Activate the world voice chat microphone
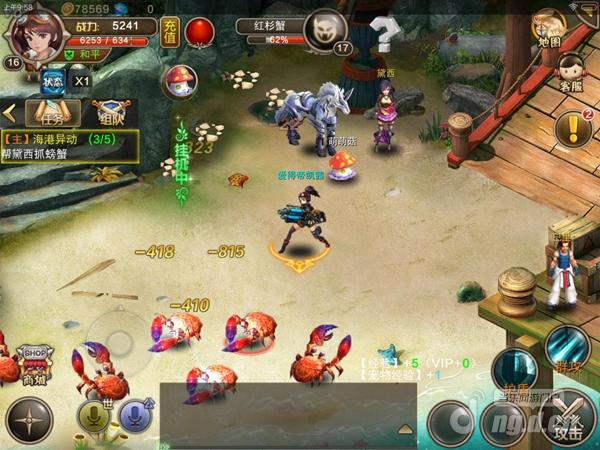The height and width of the screenshot is (450, 600). click(94, 417)
